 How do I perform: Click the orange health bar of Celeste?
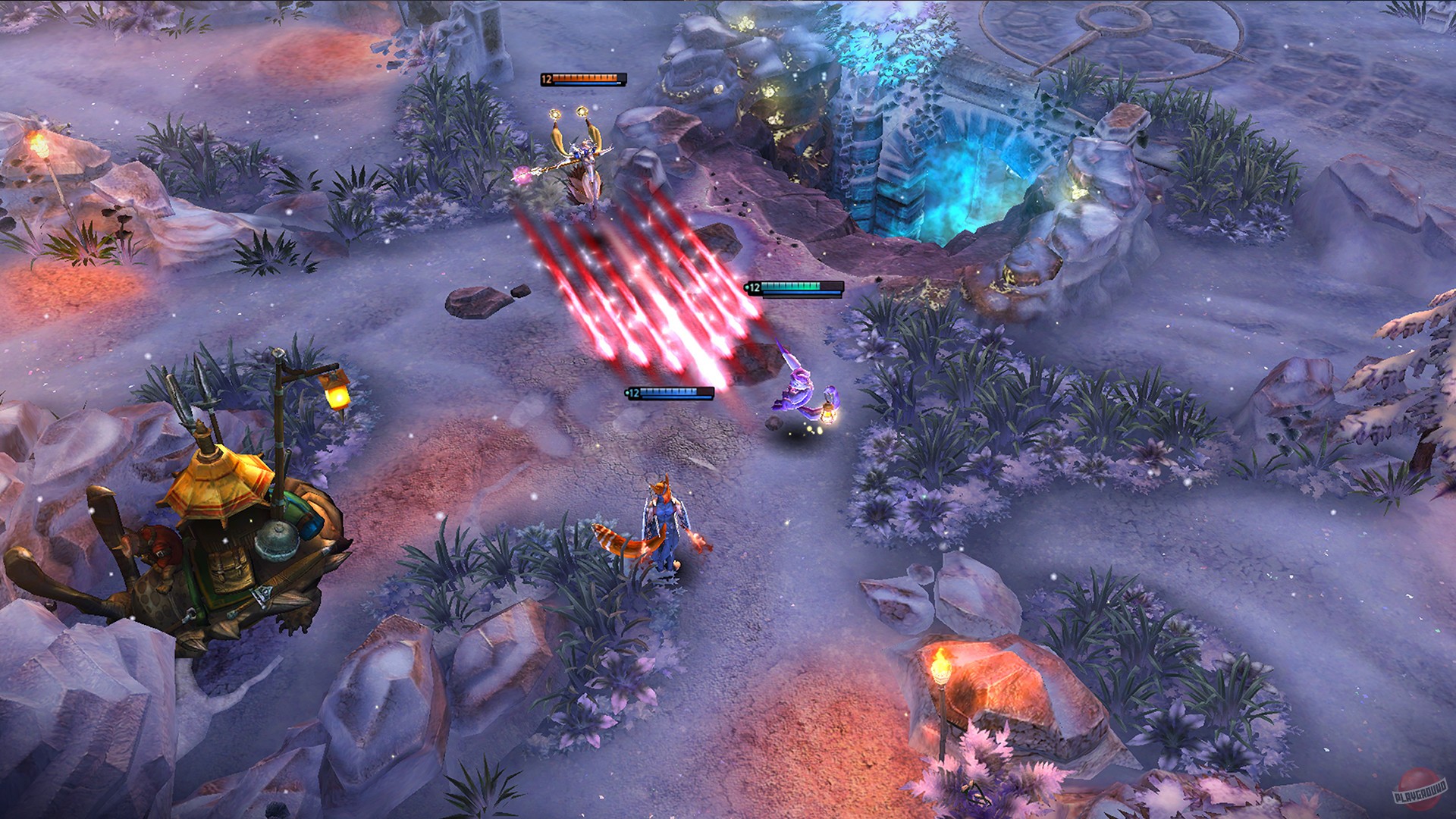coord(584,76)
